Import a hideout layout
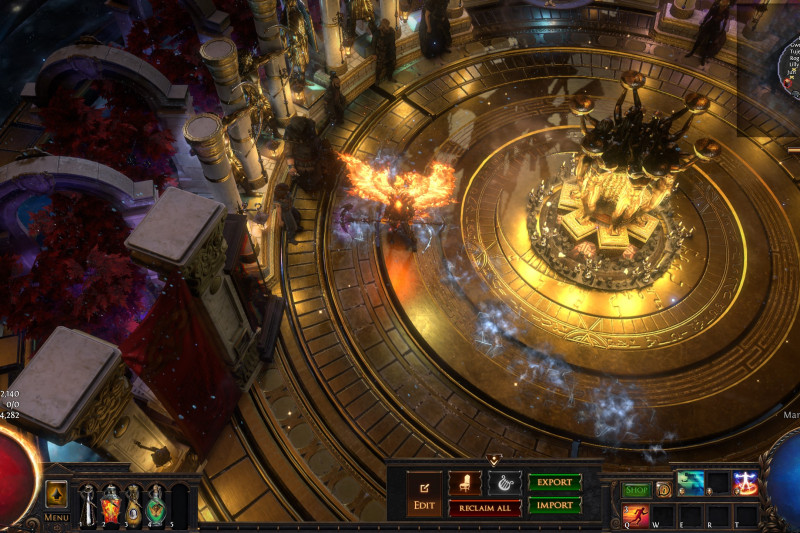Image resolution: width=800 pixels, height=533 pixels. click(554, 505)
